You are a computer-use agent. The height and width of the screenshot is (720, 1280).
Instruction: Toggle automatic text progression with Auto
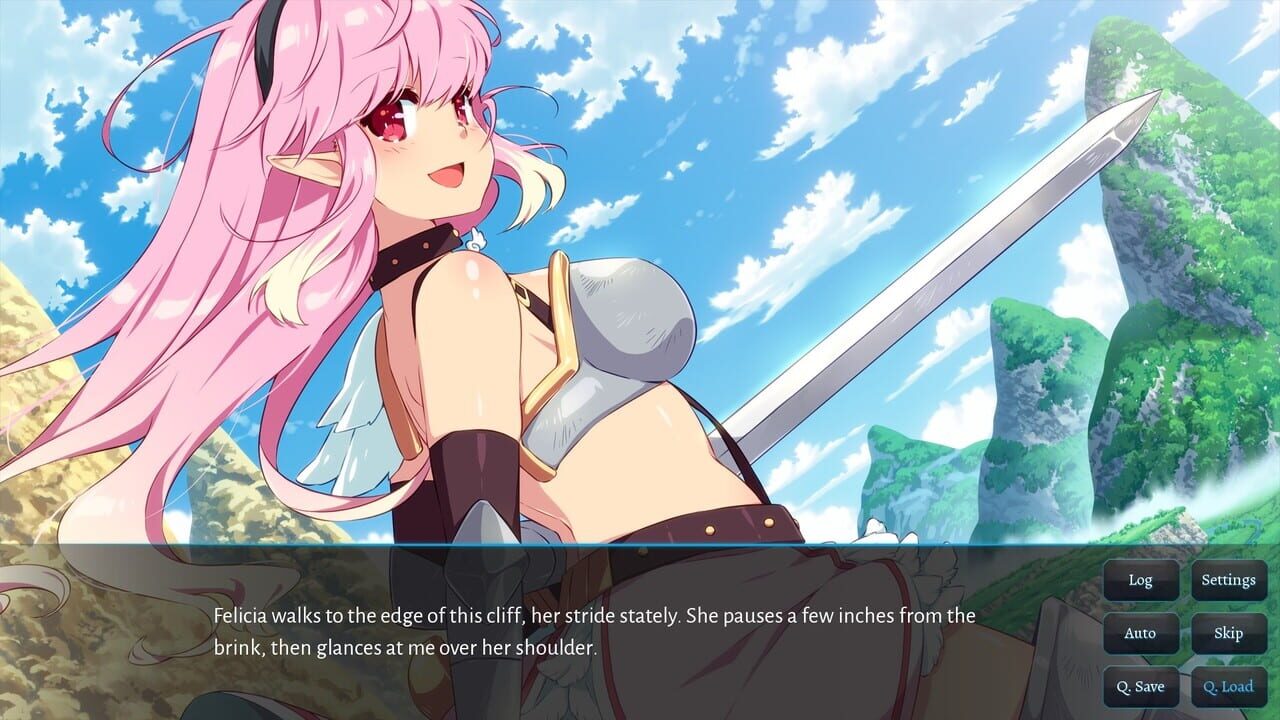[1141, 633]
